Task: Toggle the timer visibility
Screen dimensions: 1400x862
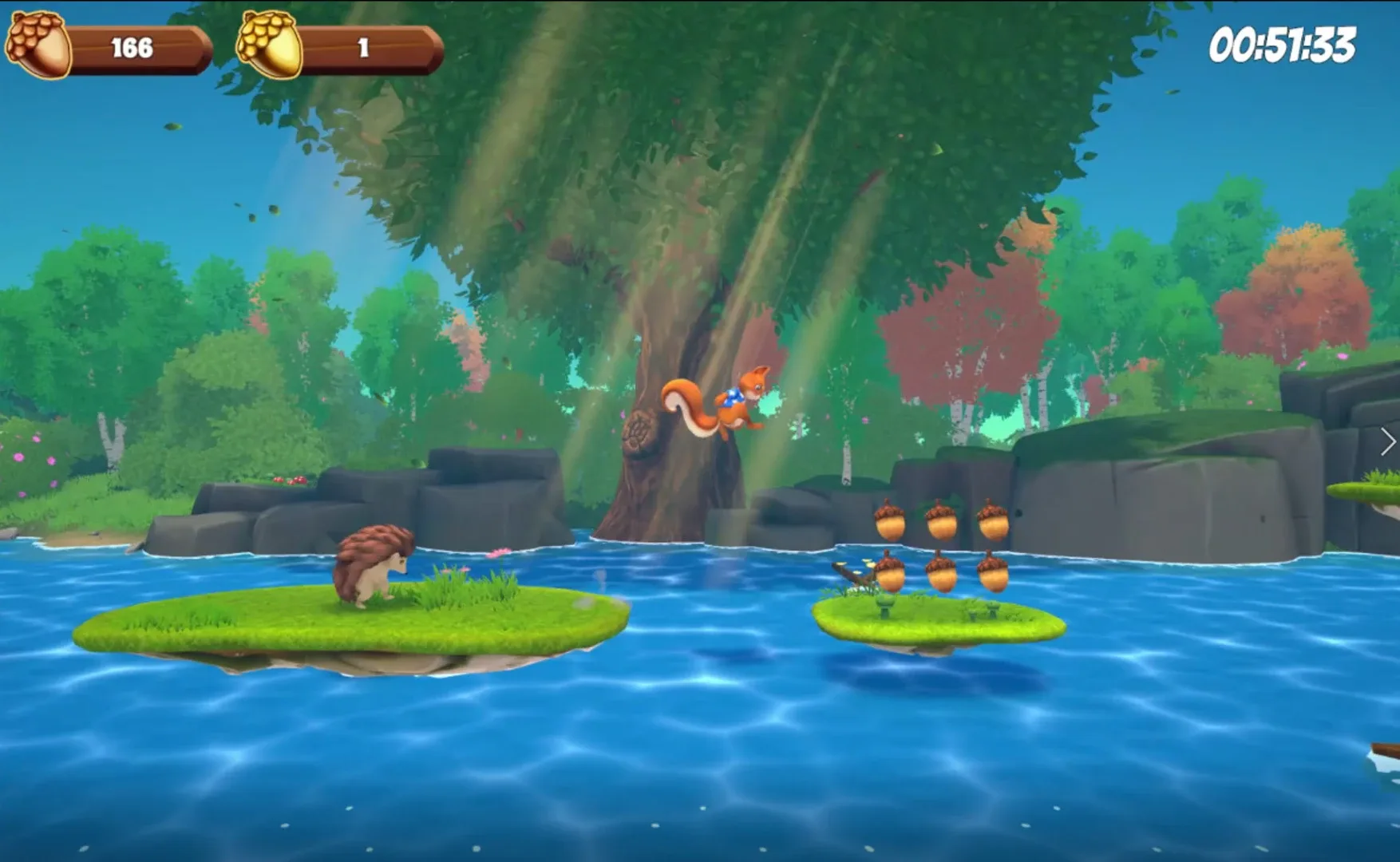Action: tap(1283, 44)
